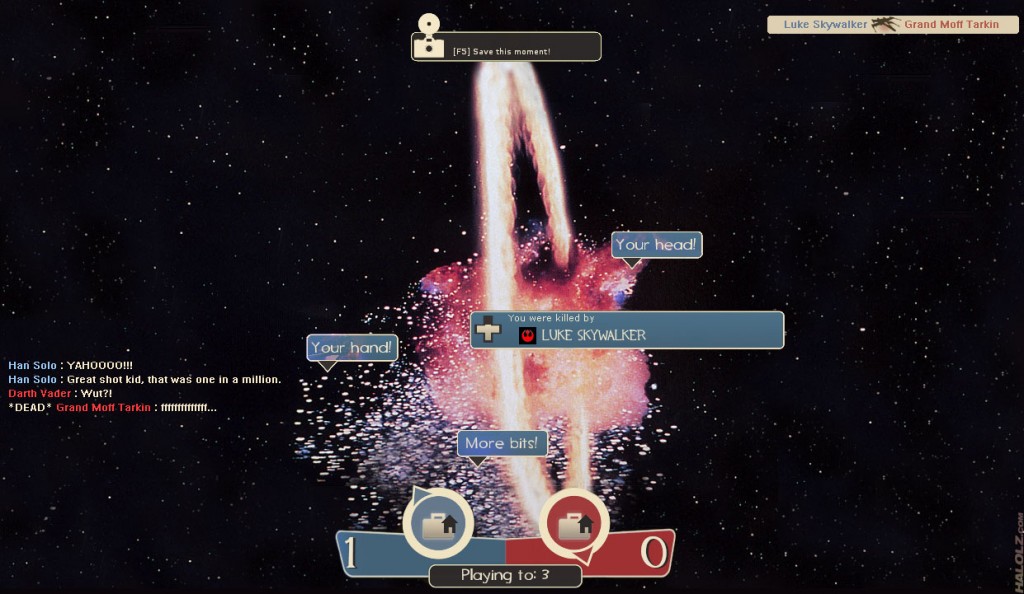
Task: Select Grand Moff Tarkin's dead chat message
Action: click(x=112, y=408)
